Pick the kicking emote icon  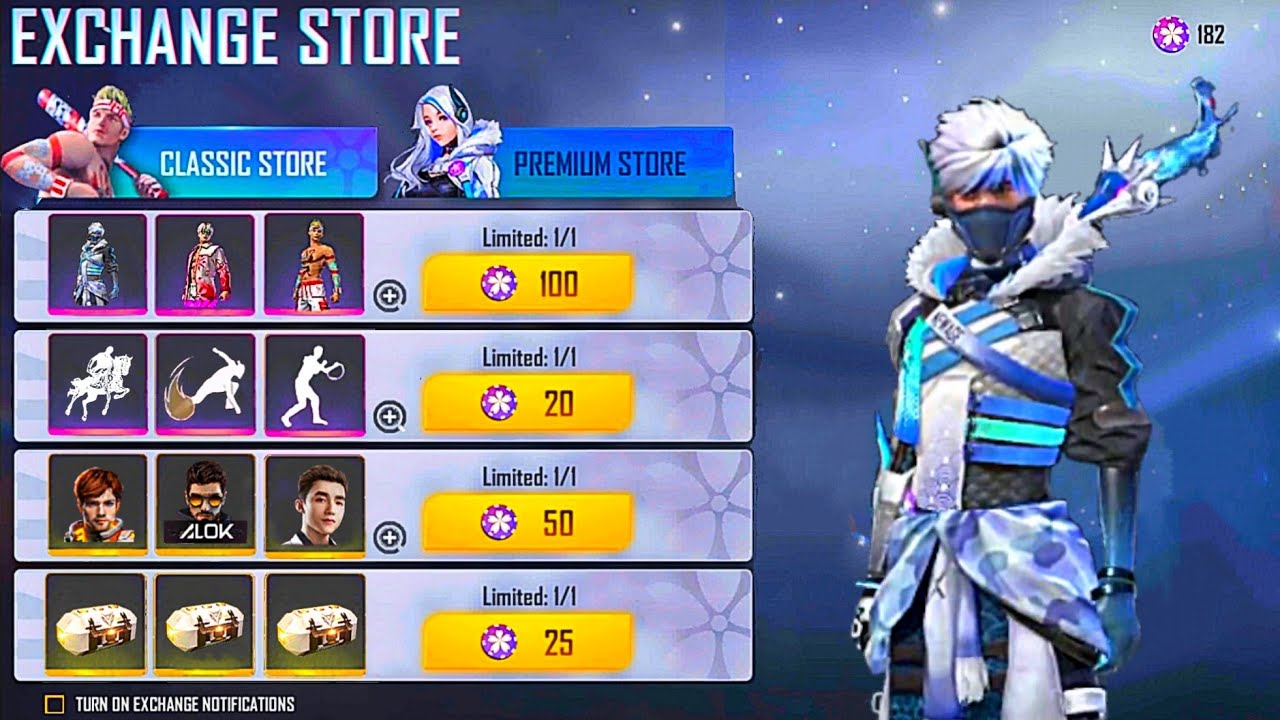(x=205, y=384)
